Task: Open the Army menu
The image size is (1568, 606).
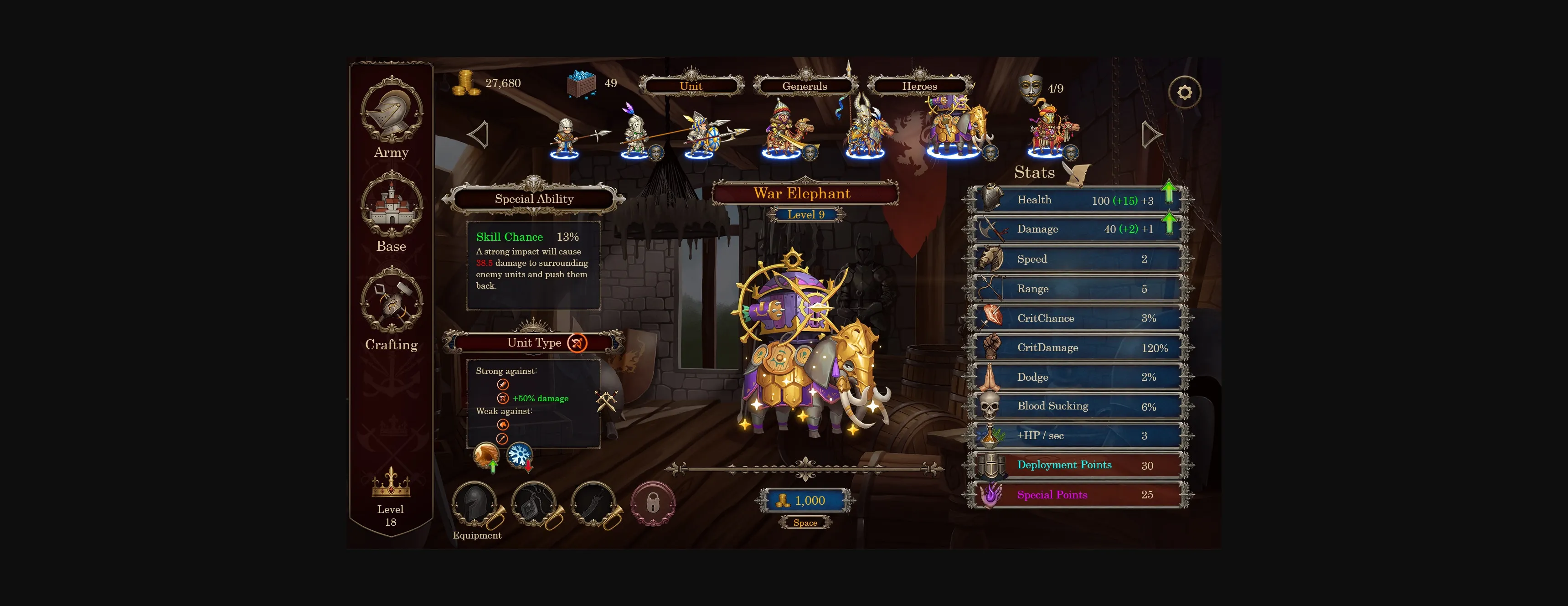Action: point(392,118)
